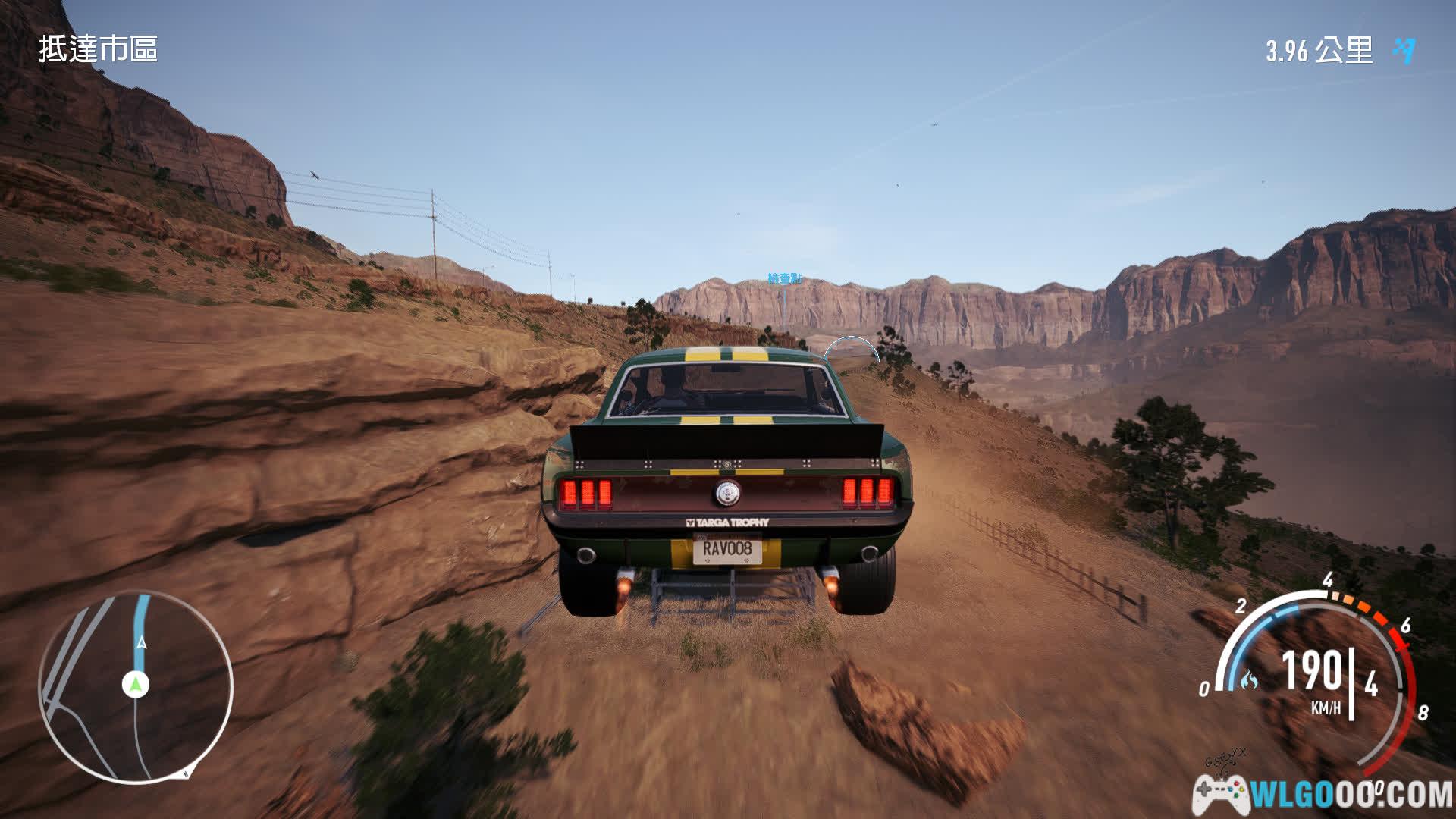The height and width of the screenshot is (819, 1456).
Task: Click the blue route icon beside the distance
Action: click(x=1404, y=51)
